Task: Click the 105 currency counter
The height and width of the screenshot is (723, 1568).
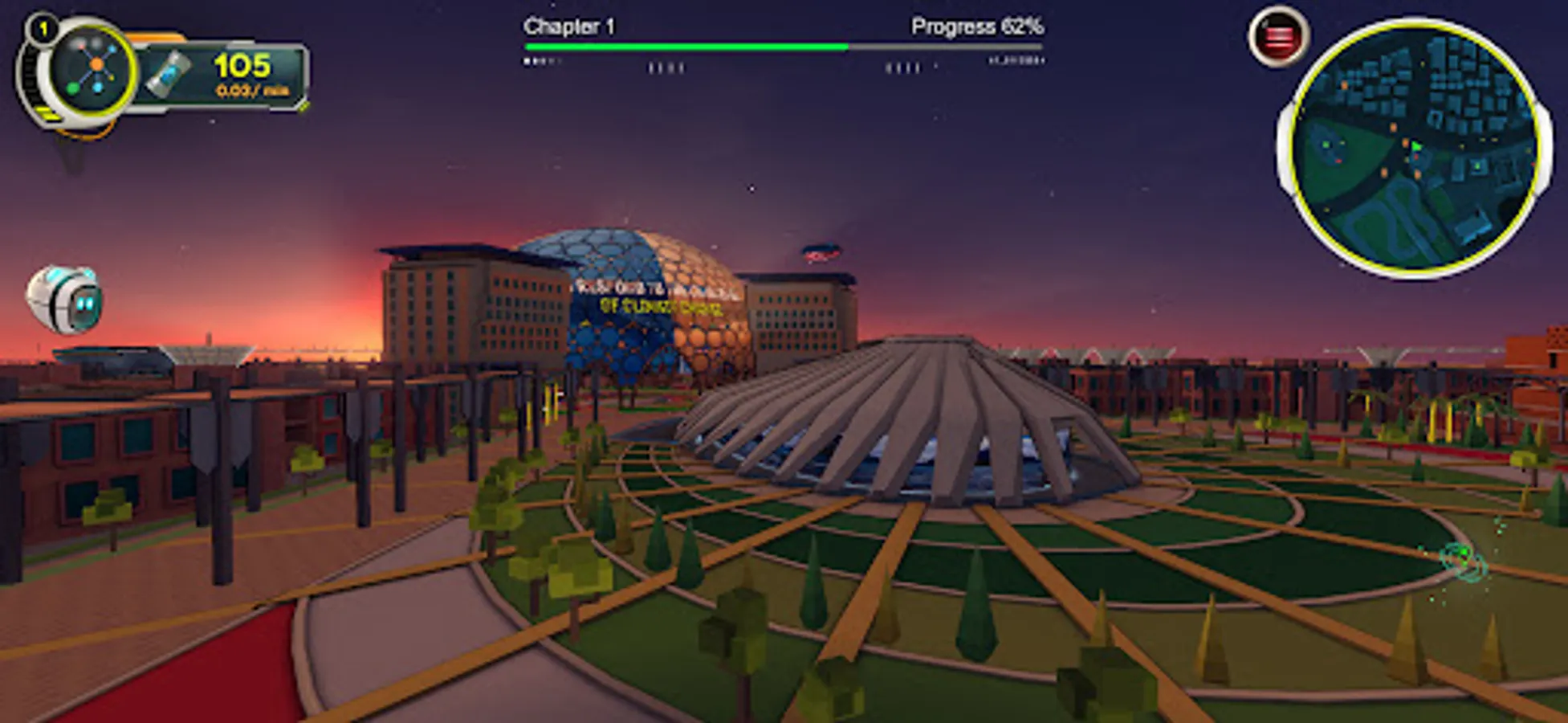Action: [243, 66]
